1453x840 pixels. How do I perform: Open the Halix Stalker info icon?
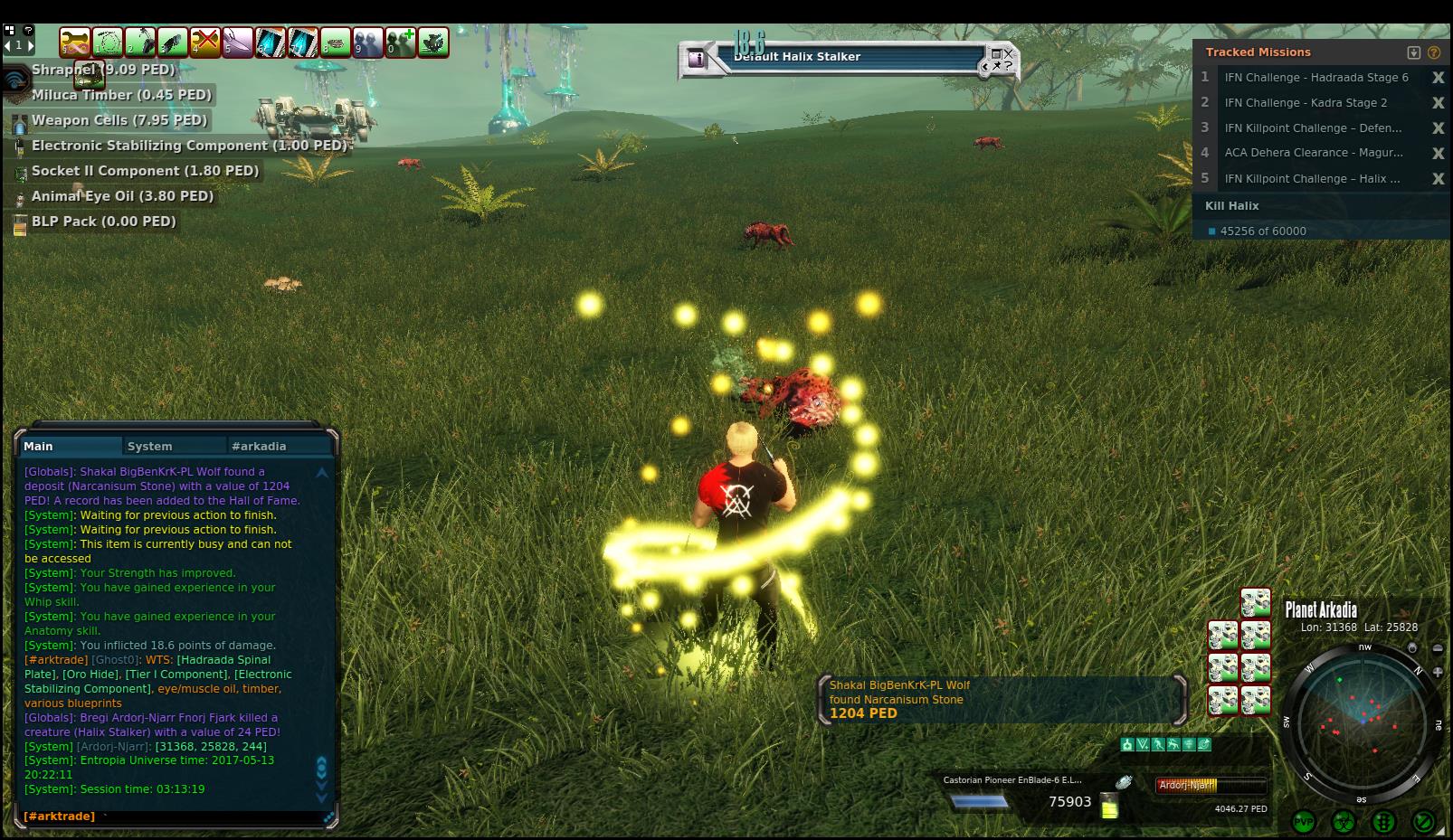[x=698, y=60]
